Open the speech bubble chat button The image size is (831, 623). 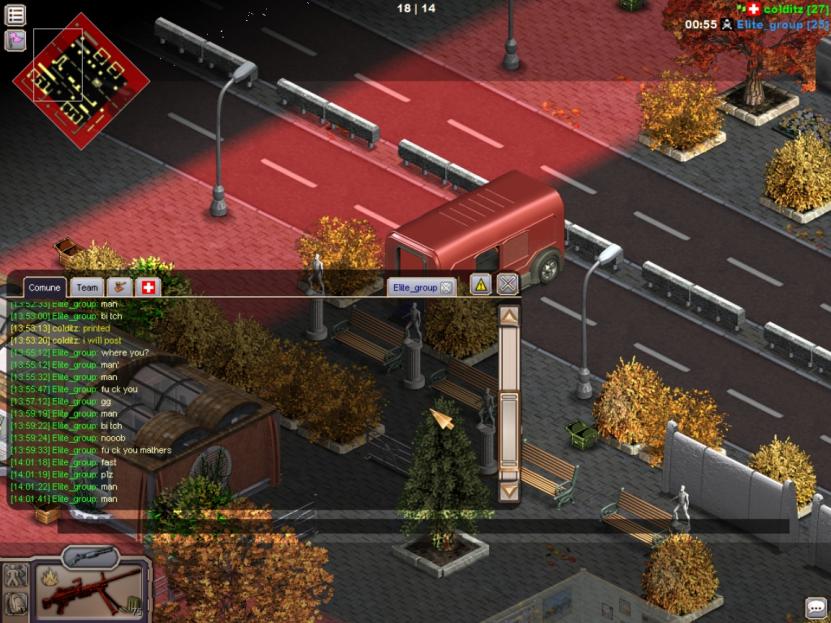pos(815,608)
